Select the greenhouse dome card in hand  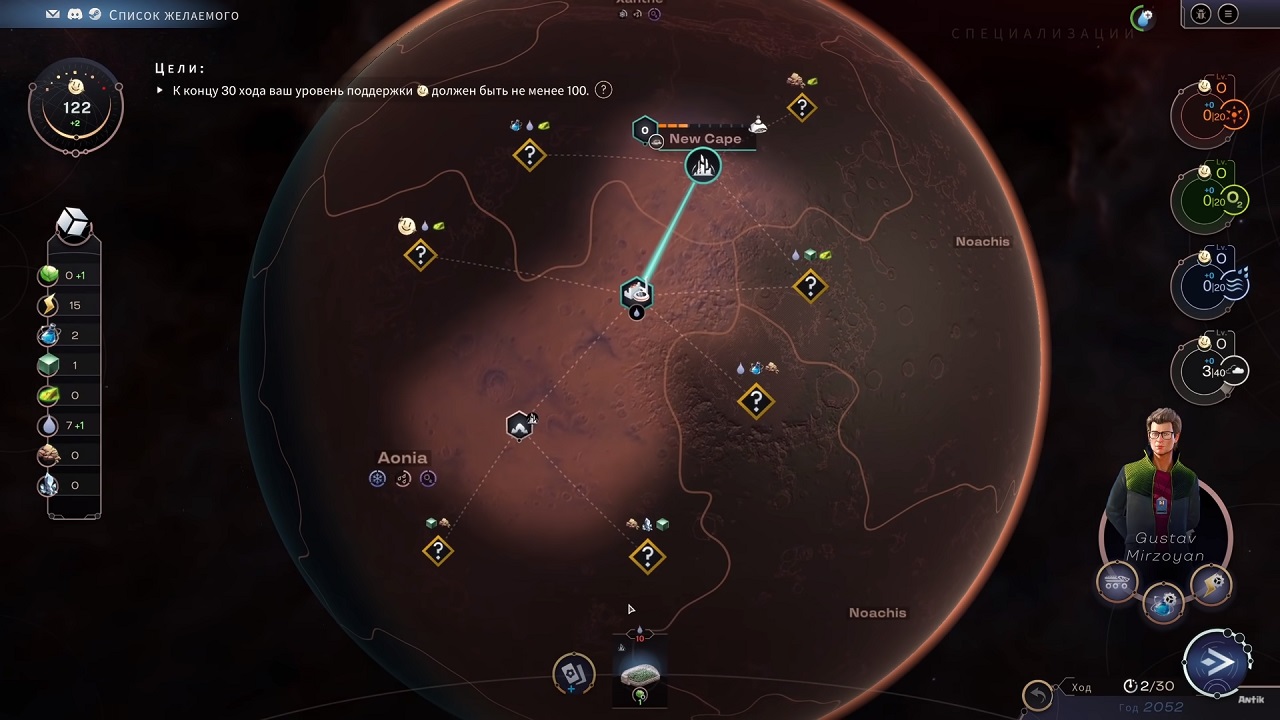coord(640,675)
